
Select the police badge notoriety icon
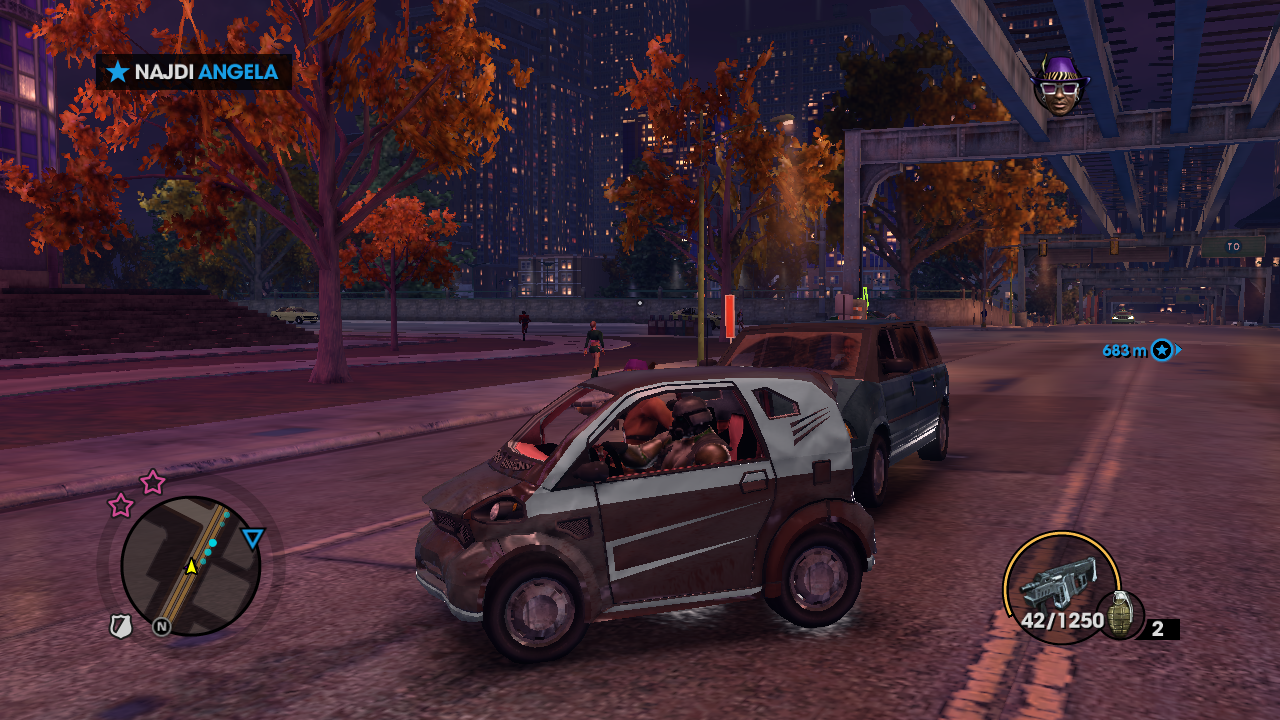click(x=121, y=627)
